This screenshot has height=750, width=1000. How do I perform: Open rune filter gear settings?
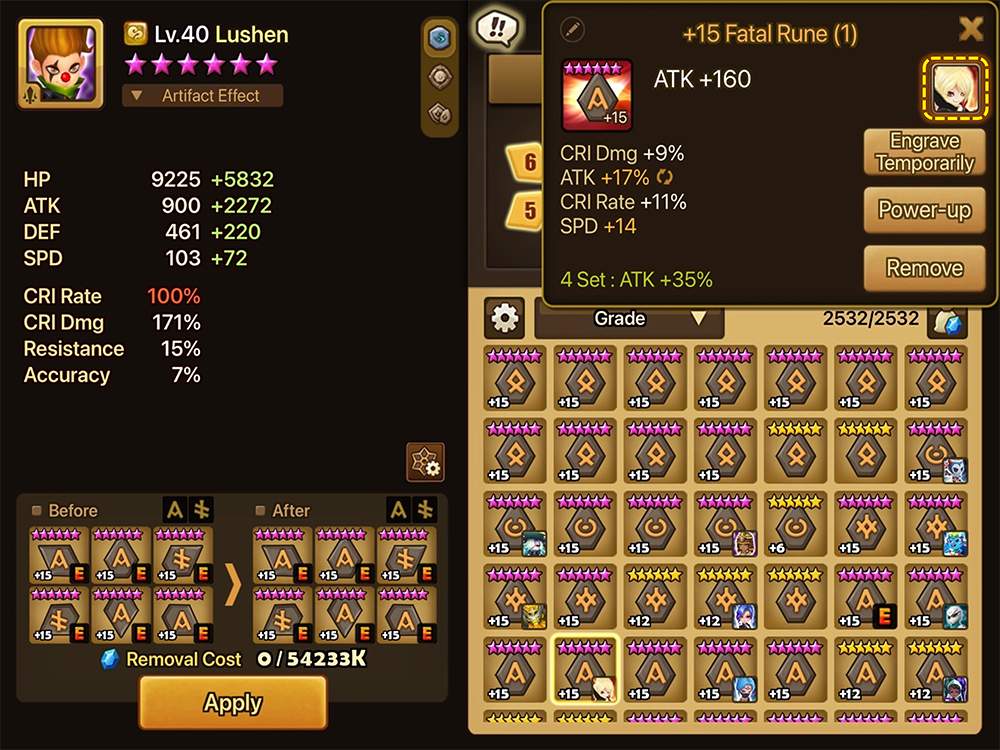click(505, 319)
